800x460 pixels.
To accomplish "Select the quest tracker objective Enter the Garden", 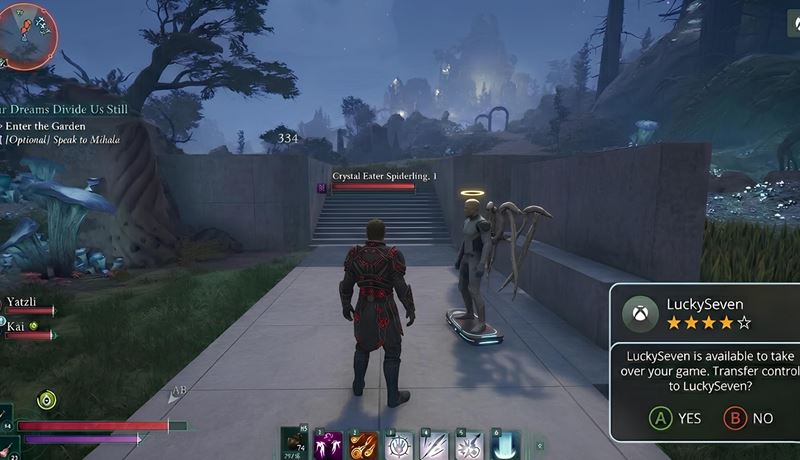I will pyautogui.click(x=44, y=126).
